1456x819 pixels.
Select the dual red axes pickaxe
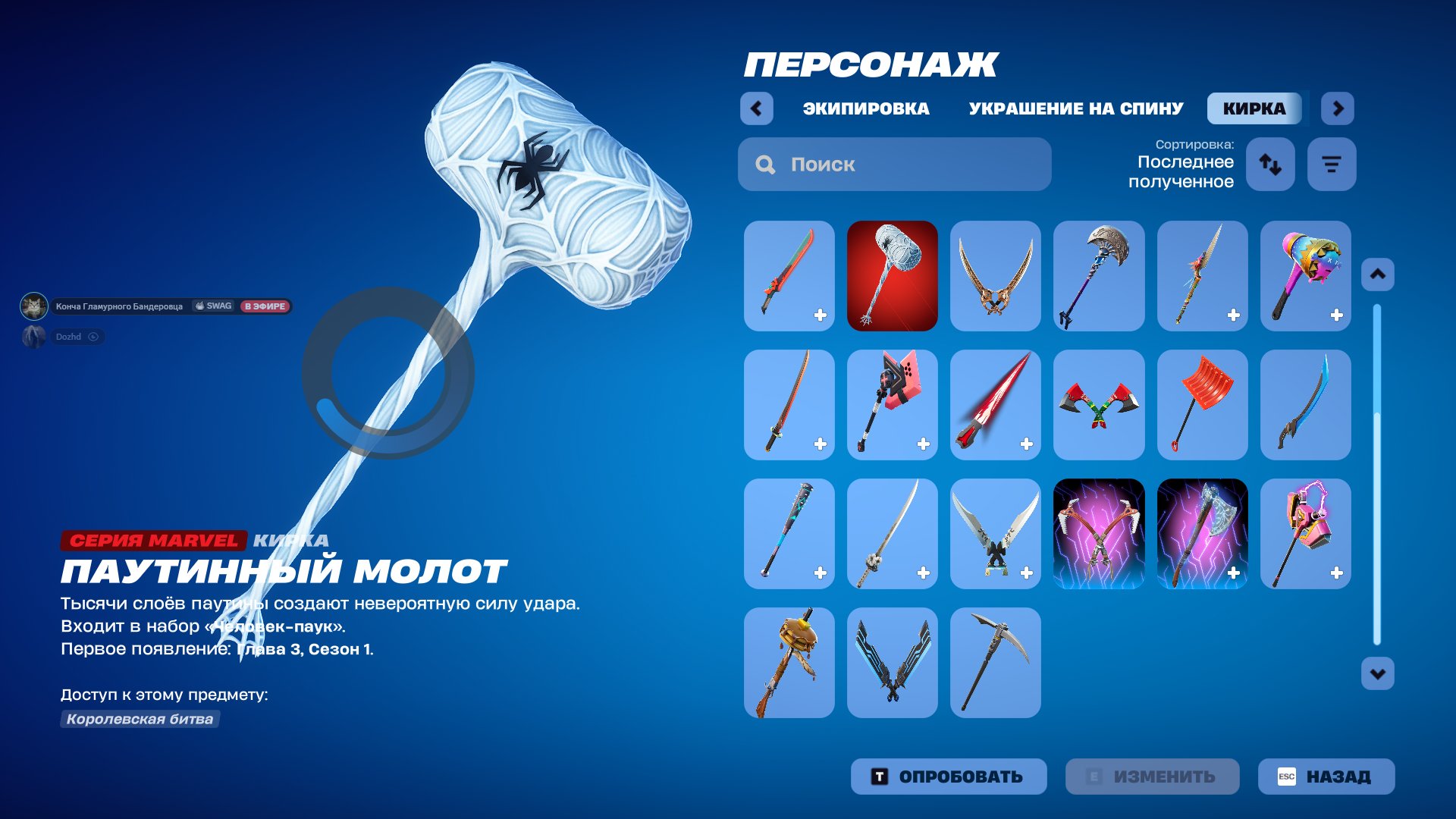[1099, 405]
